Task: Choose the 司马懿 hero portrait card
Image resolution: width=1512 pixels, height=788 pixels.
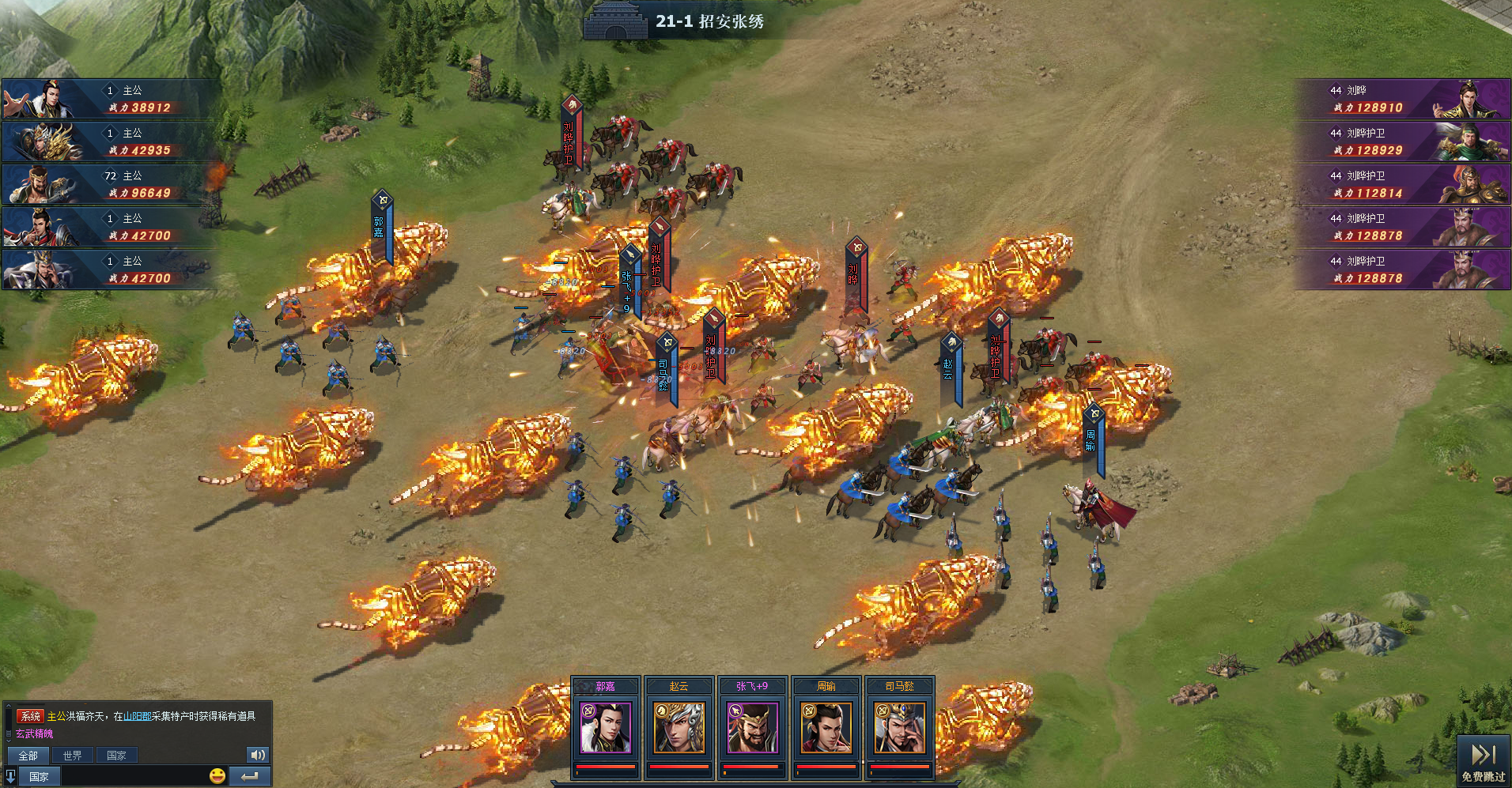Action: click(900, 727)
